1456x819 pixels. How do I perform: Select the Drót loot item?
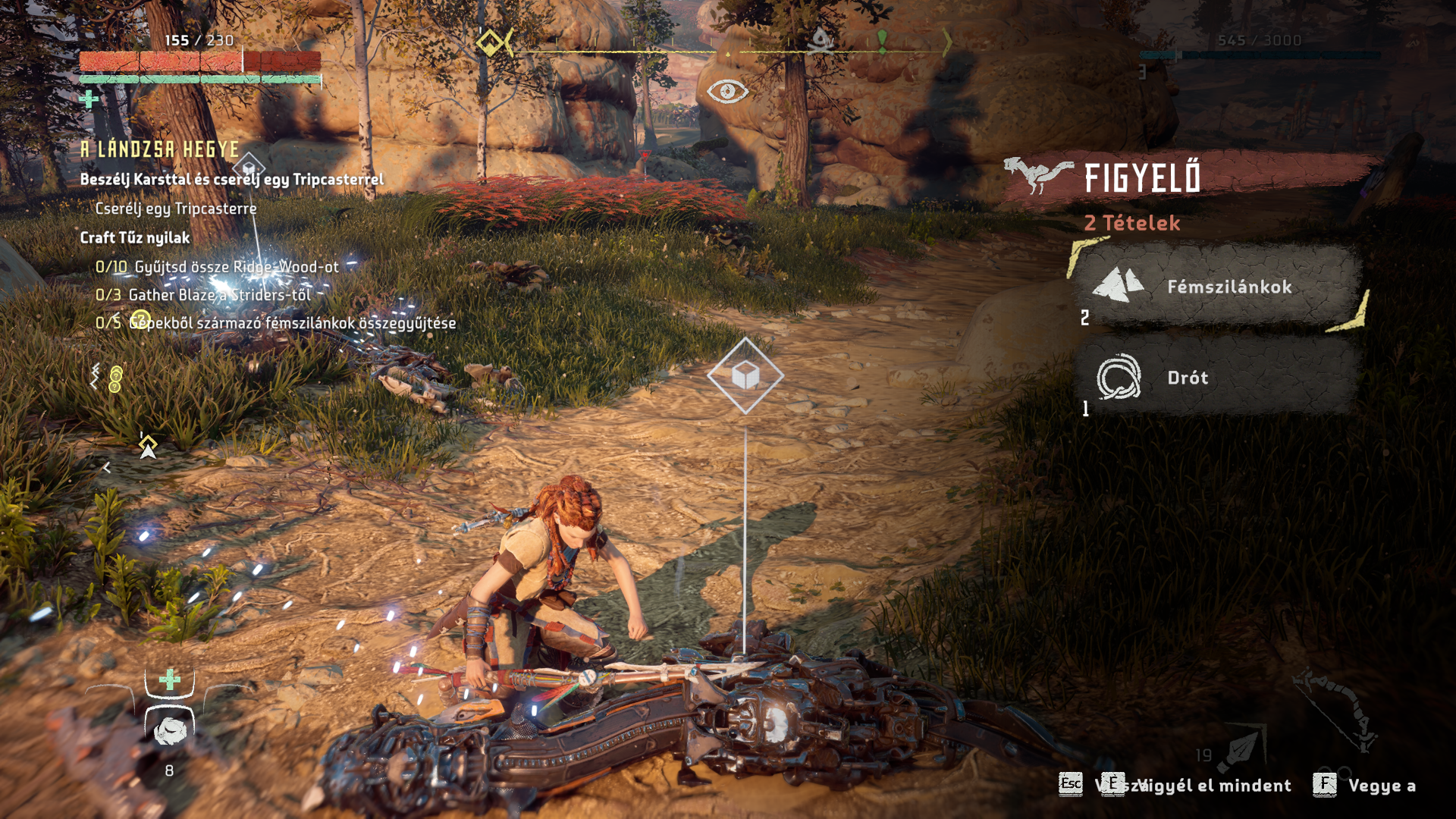(1217, 377)
